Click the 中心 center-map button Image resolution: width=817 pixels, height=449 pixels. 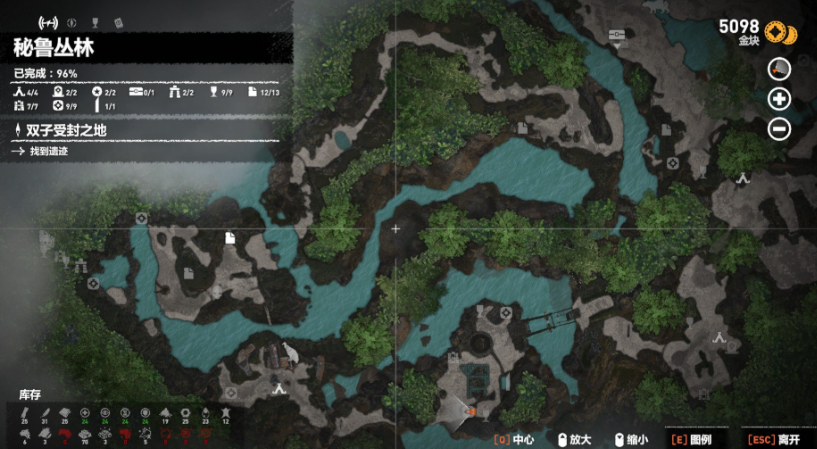coord(515,438)
